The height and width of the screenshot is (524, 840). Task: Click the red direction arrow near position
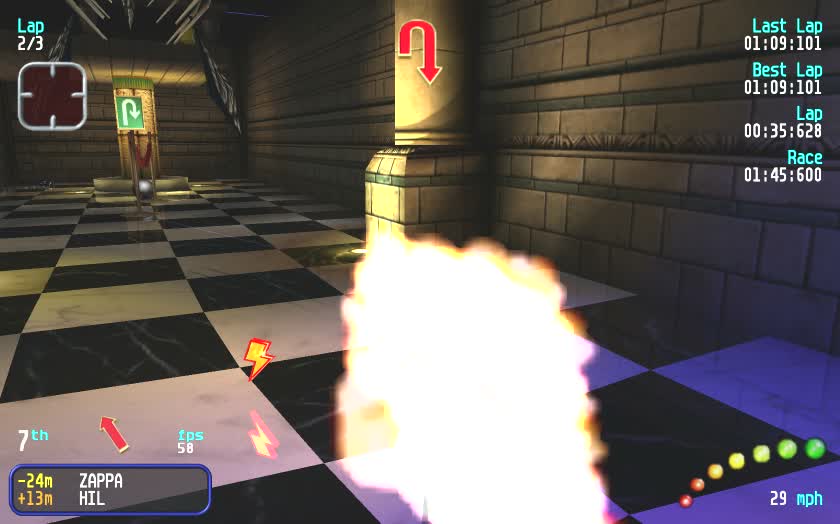click(x=114, y=432)
